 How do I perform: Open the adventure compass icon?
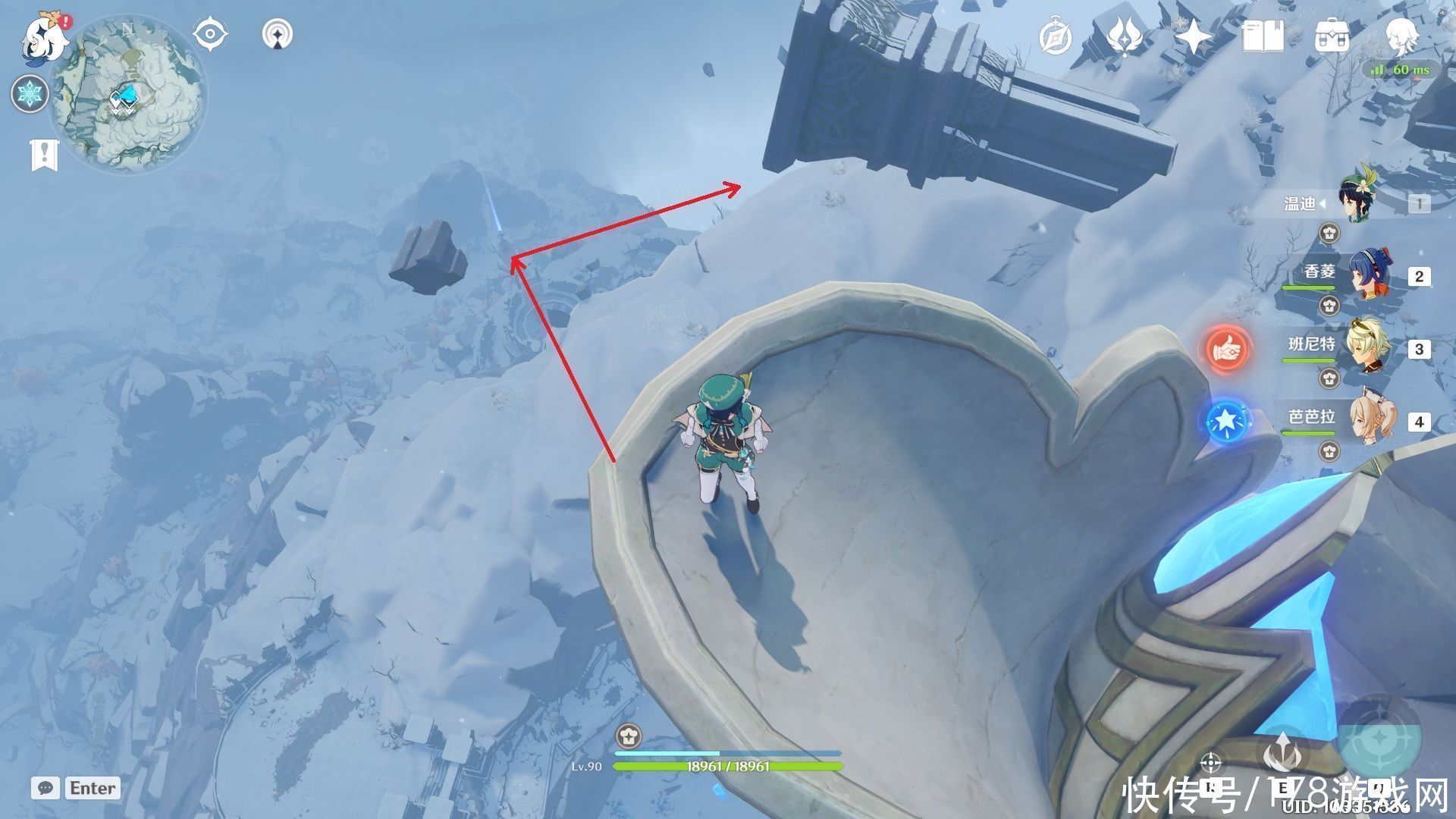click(x=1055, y=36)
